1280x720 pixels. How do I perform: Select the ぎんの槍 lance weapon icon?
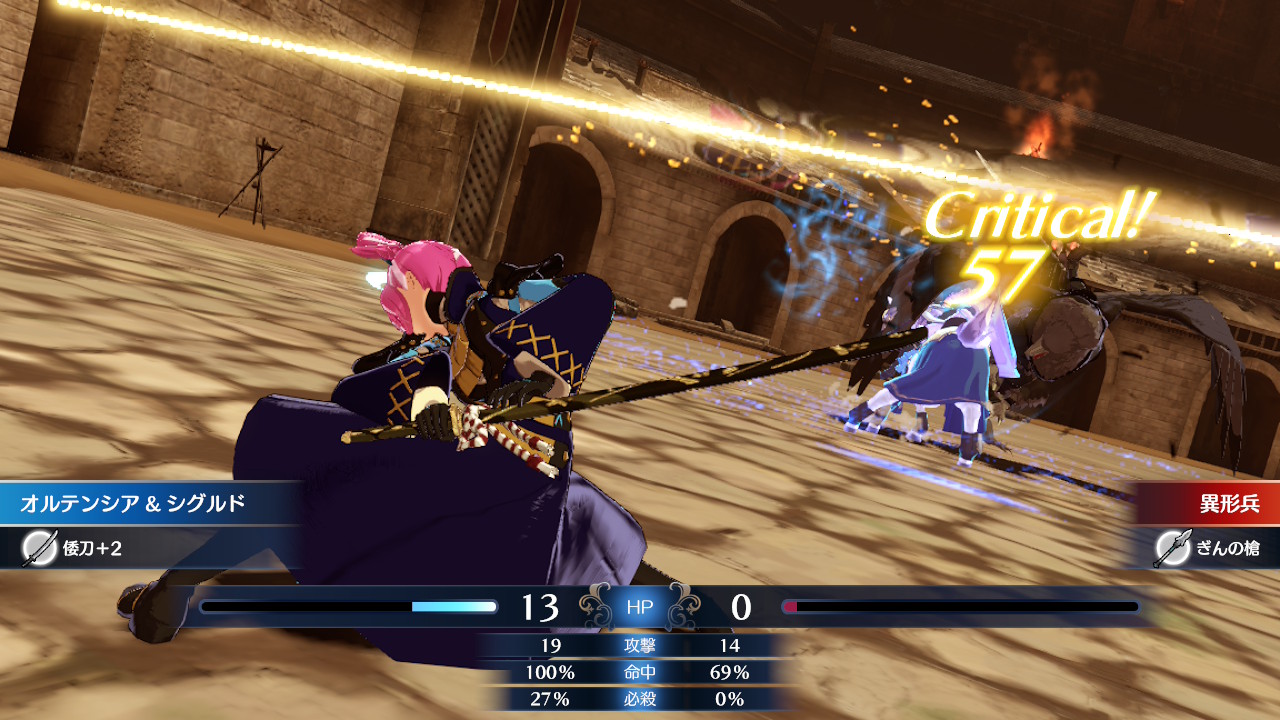(x=1172, y=548)
